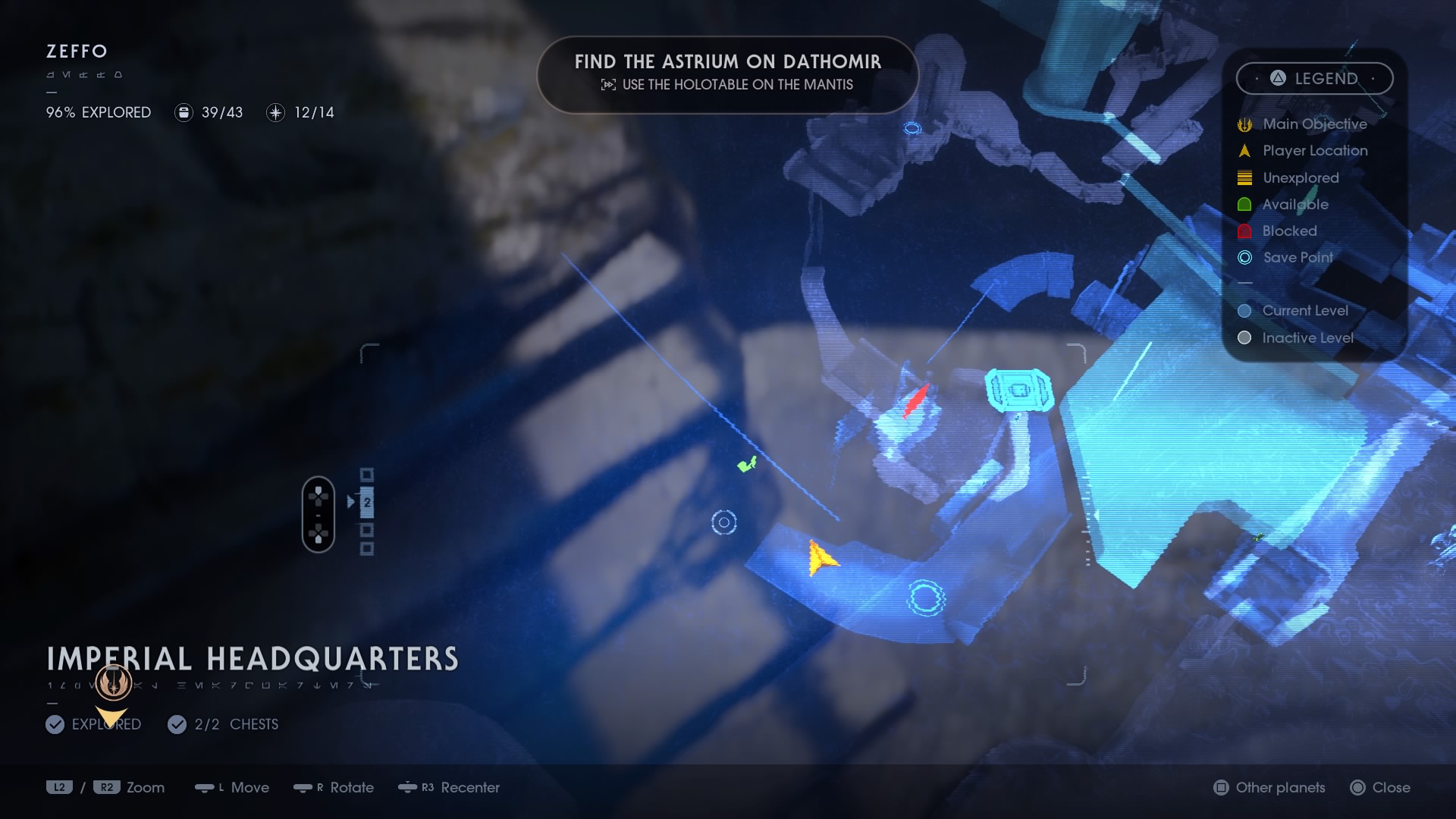Select the Find the Astrium objective banner
Viewport: 1456px width, 819px height.
pyautogui.click(x=728, y=74)
